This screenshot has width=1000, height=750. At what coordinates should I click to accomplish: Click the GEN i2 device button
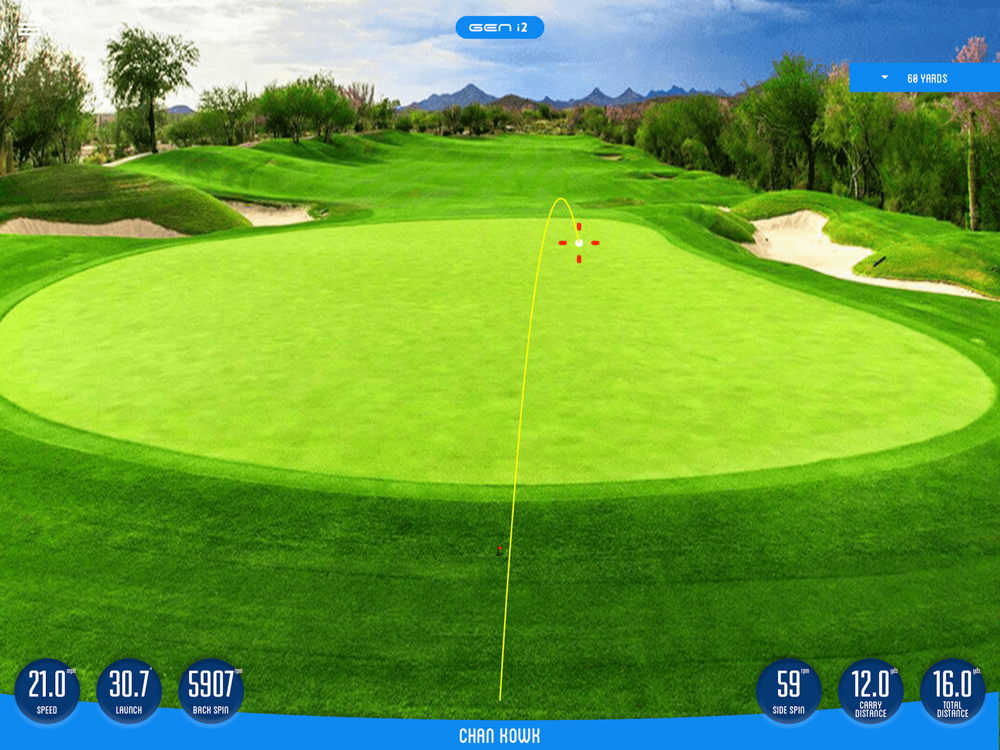coord(499,27)
